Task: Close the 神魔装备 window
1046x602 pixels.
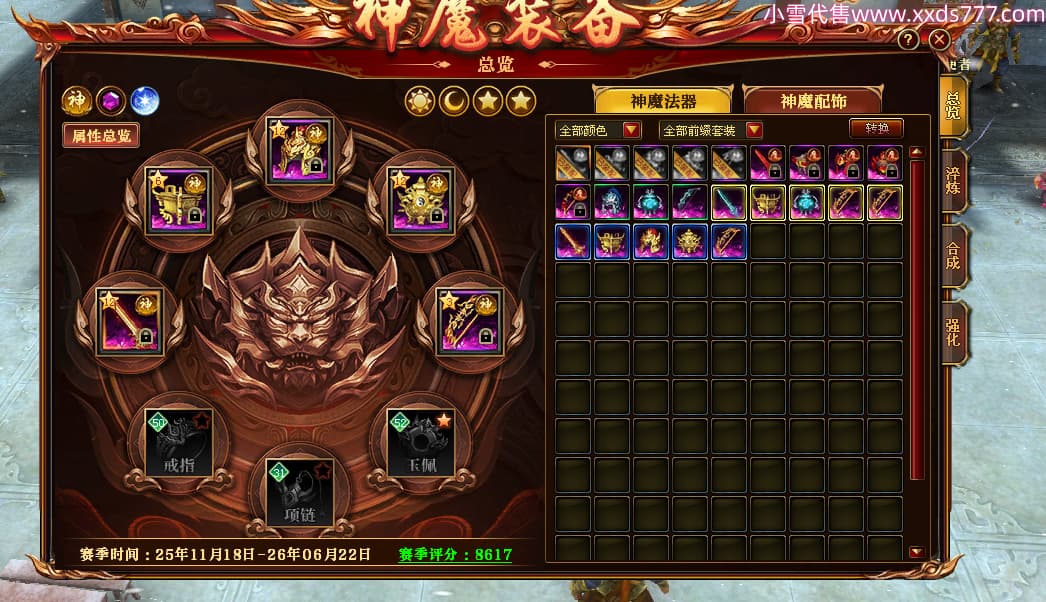Action: [938, 40]
